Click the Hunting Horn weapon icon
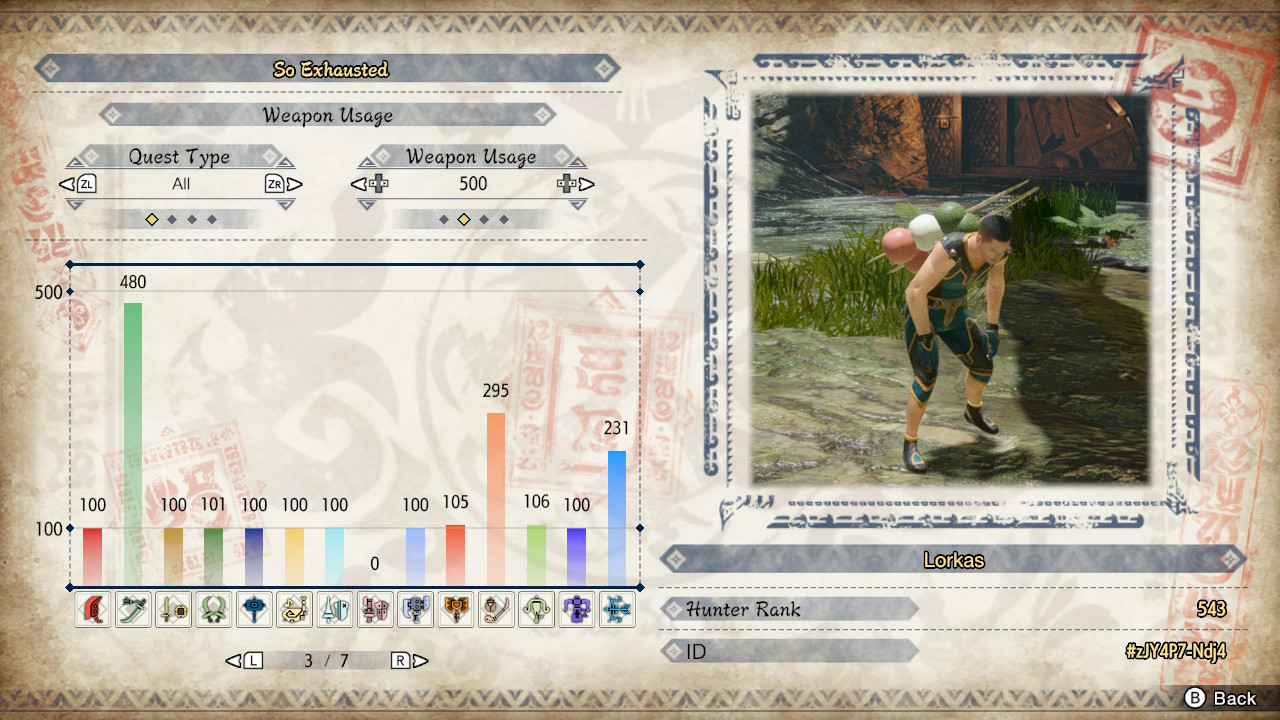This screenshot has width=1280, height=720. 295,609
